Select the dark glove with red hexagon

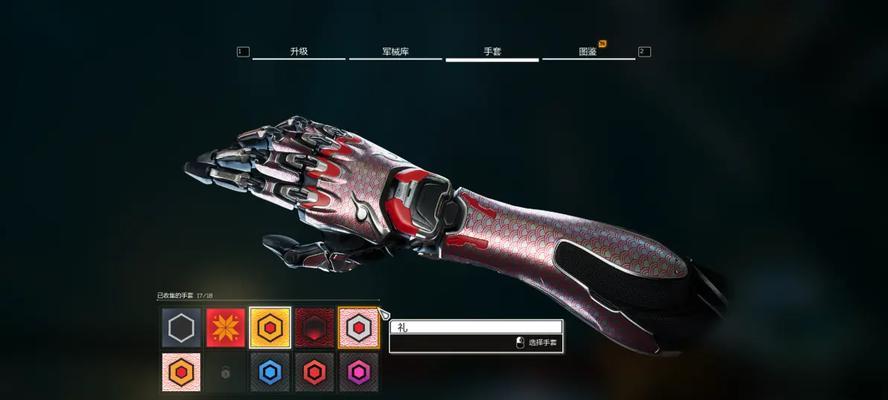point(314,372)
